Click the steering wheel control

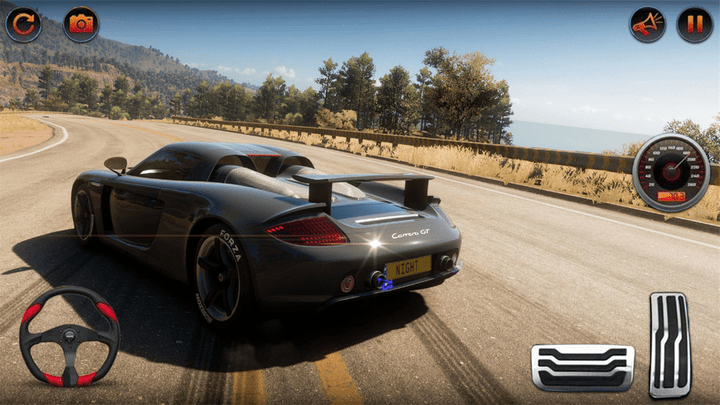(x=69, y=336)
